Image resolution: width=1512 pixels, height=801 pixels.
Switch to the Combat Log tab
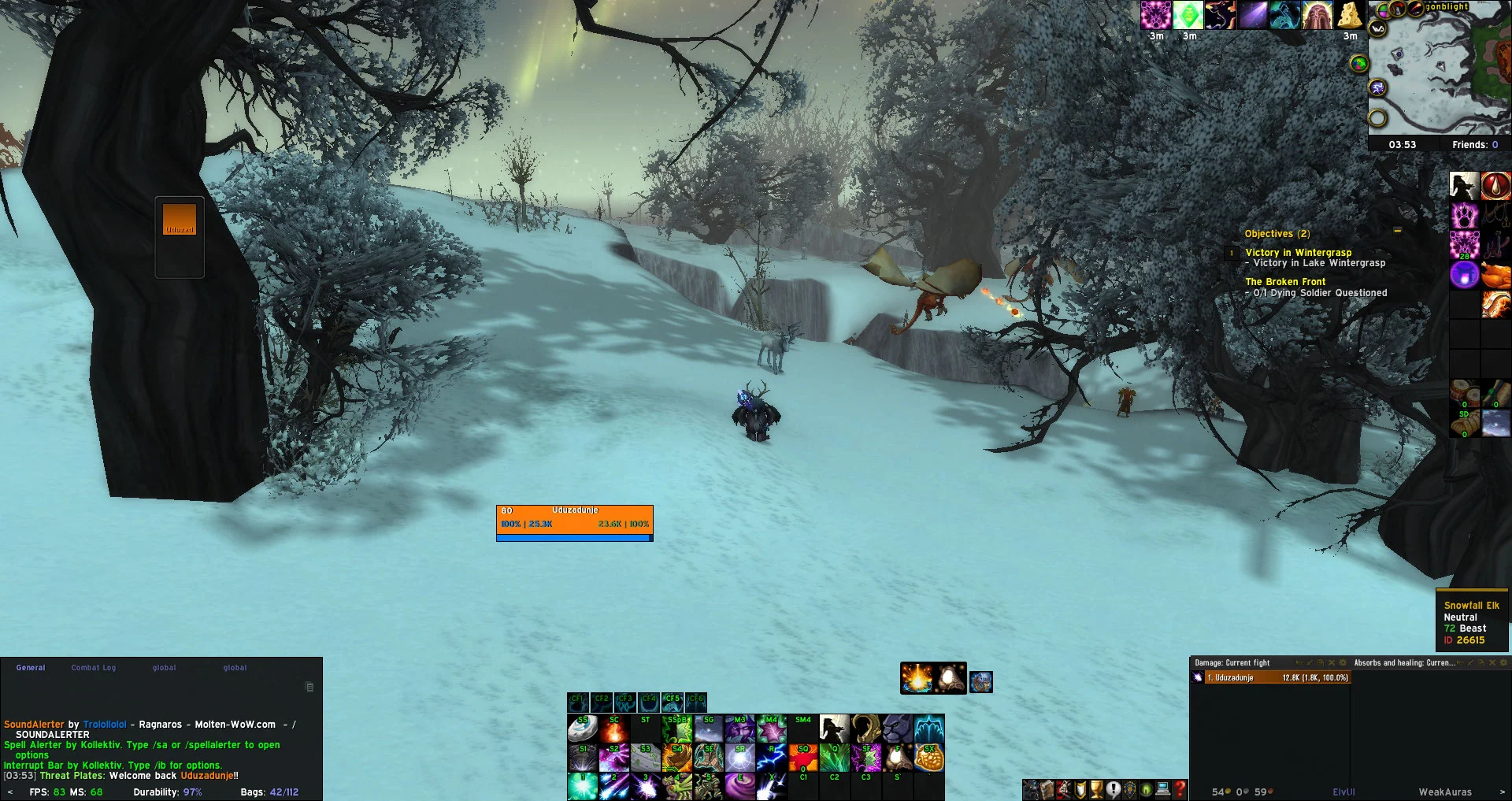point(93,668)
